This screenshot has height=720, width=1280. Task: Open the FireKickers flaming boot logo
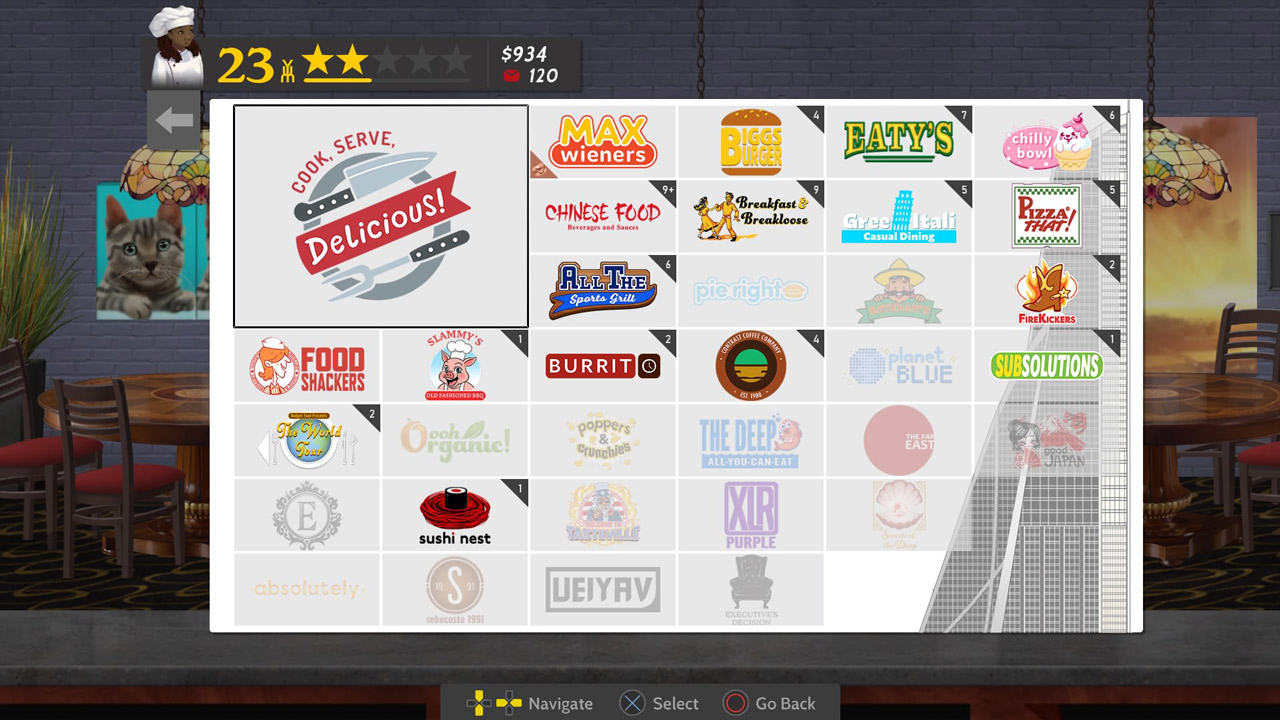point(1048,290)
